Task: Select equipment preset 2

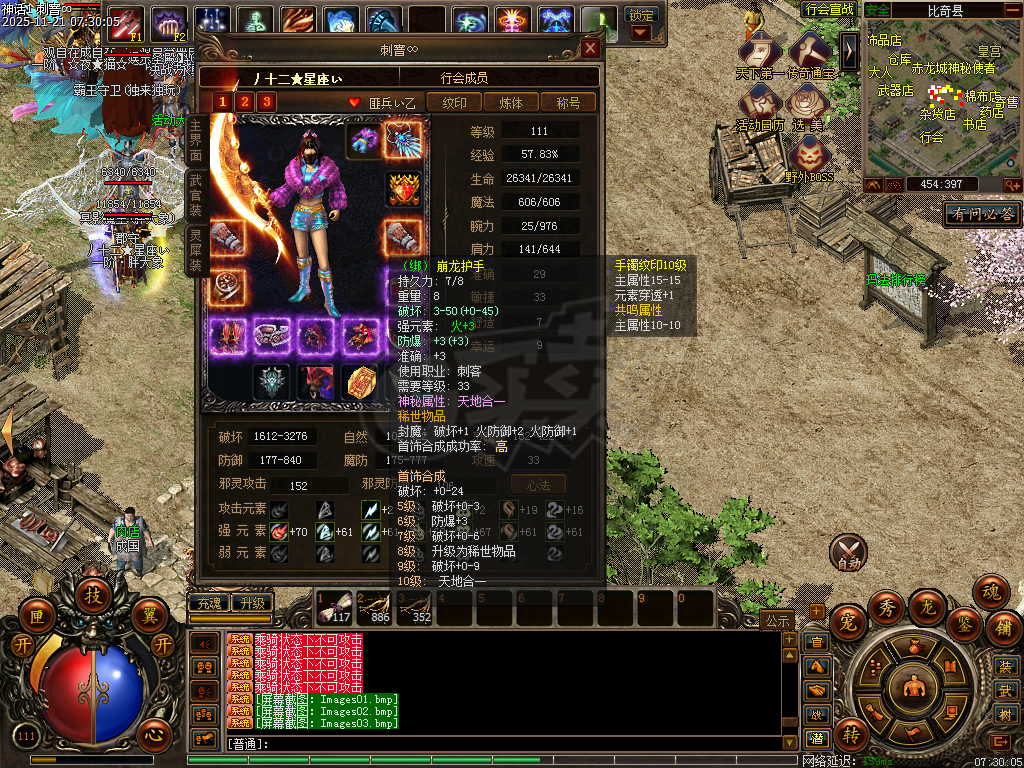Action: click(x=243, y=101)
